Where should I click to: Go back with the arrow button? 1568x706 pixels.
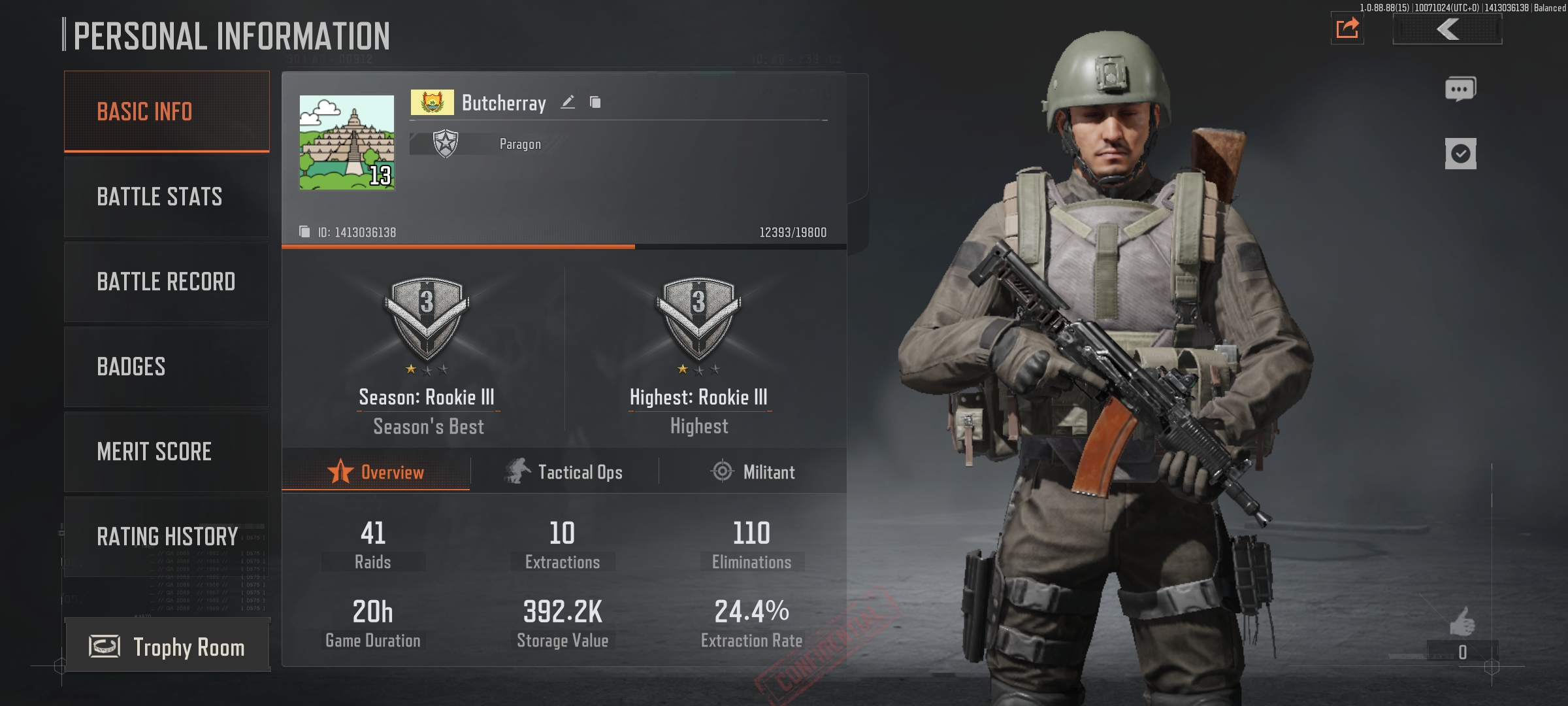pos(1448,29)
